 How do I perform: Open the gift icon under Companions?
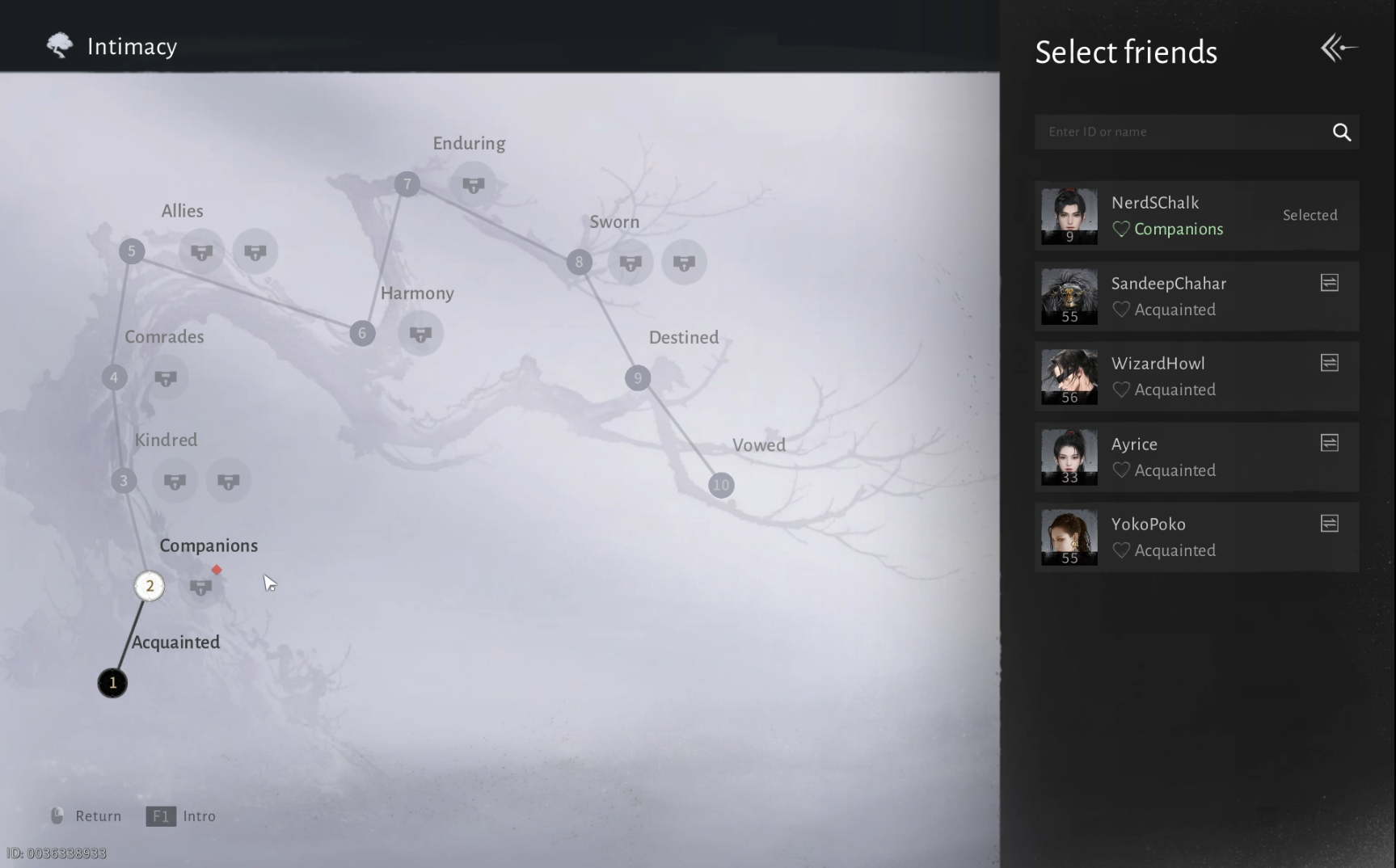point(201,587)
